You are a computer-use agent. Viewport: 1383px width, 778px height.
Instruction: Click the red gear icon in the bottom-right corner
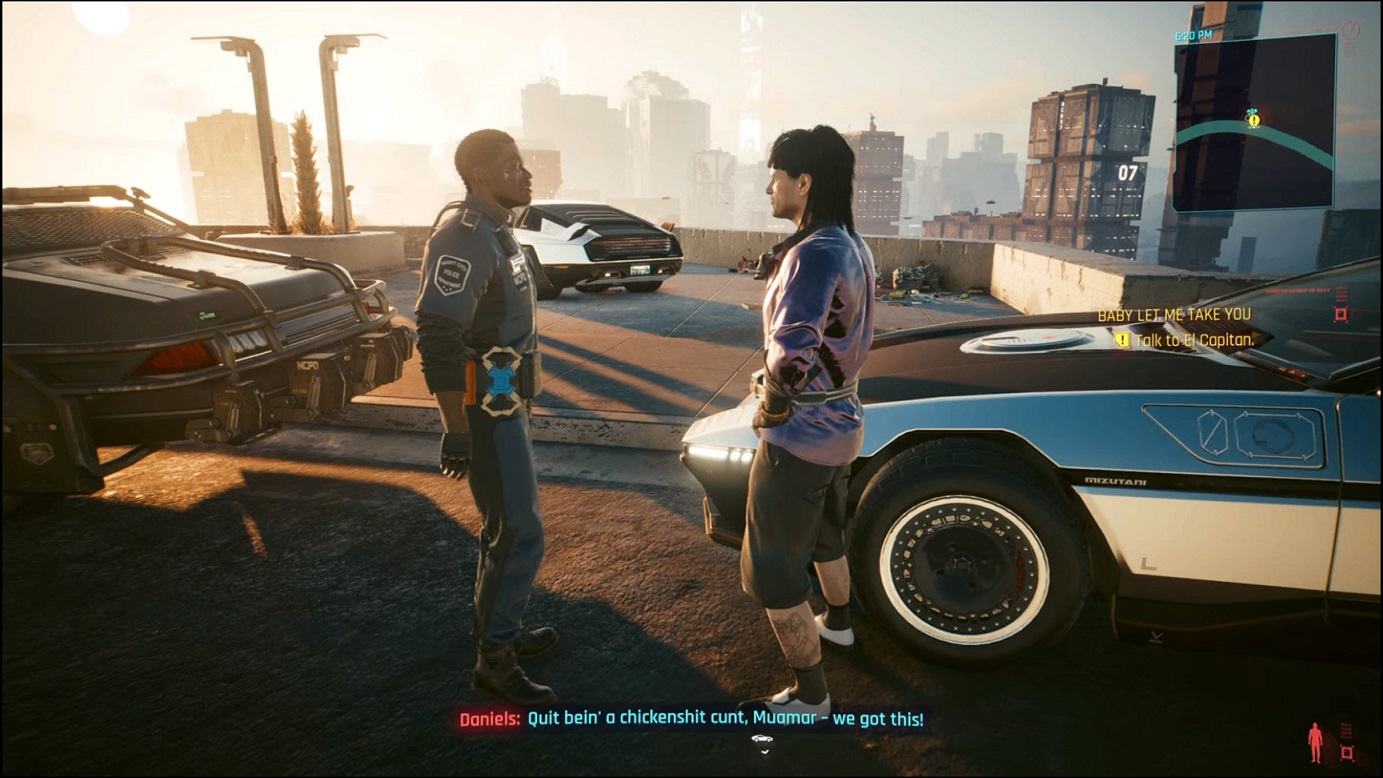1347,753
